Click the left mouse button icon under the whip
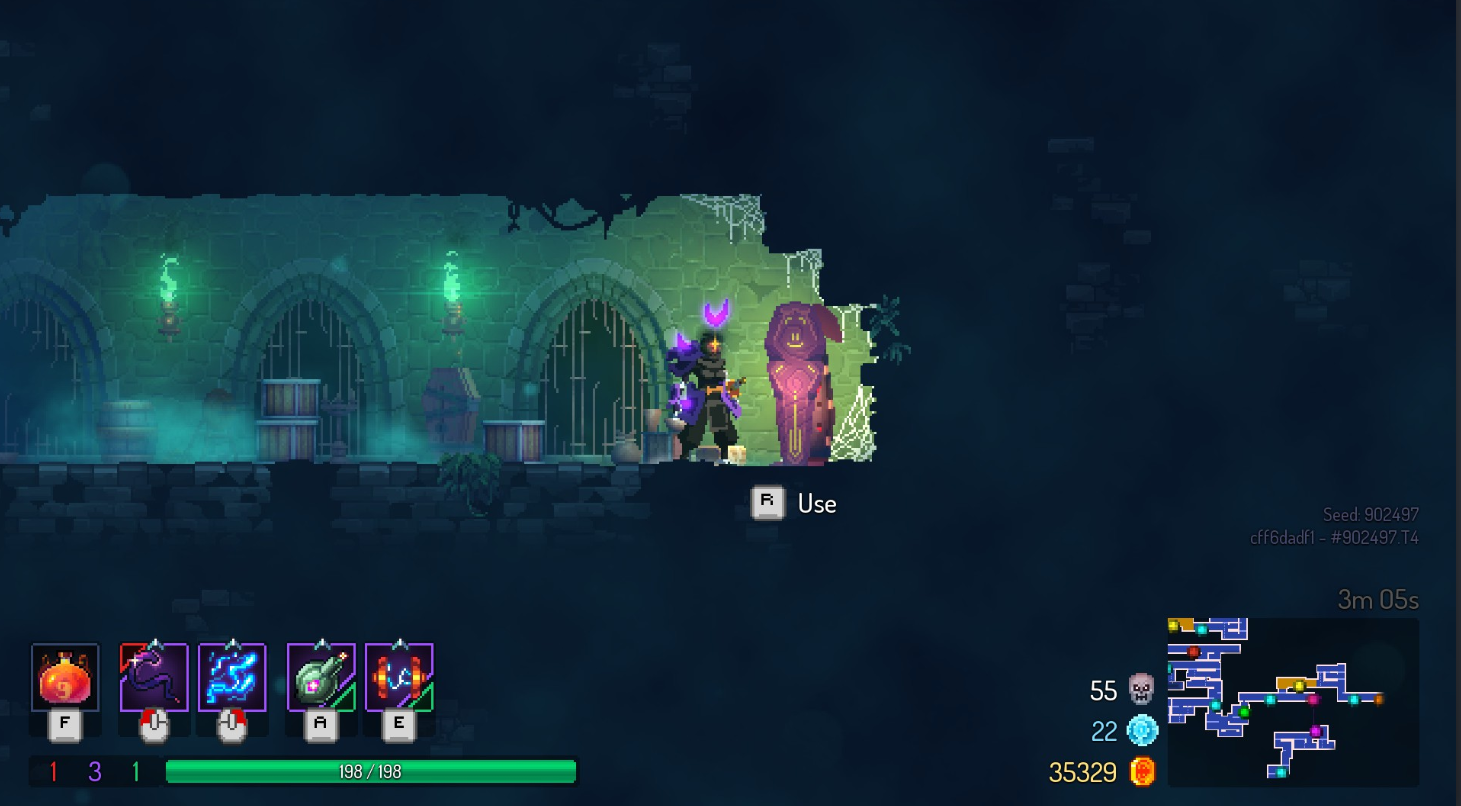The width and height of the screenshot is (1461, 806). (x=155, y=723)
